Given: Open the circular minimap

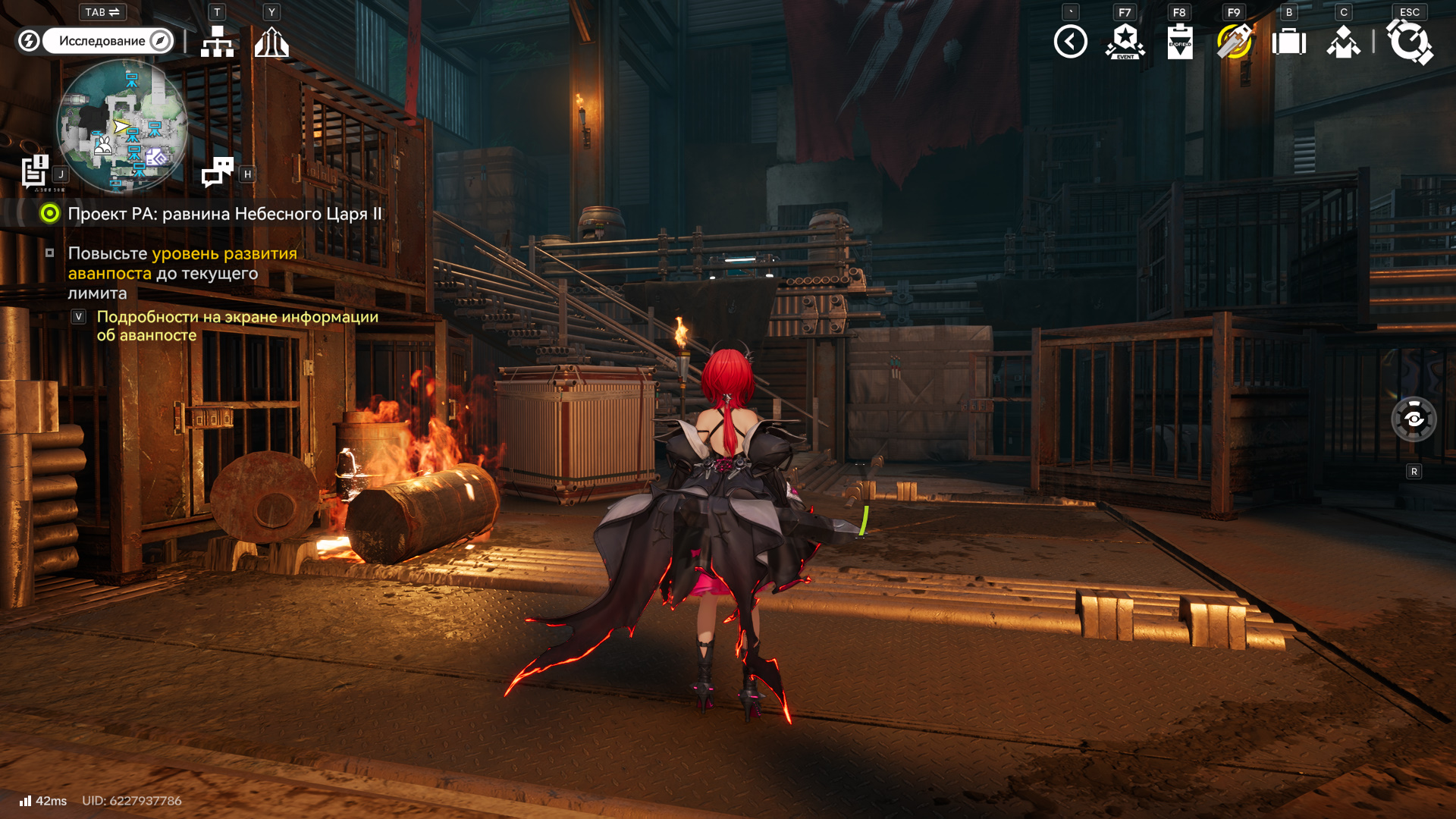Looking at the screenshot, I should click(122, 126).
